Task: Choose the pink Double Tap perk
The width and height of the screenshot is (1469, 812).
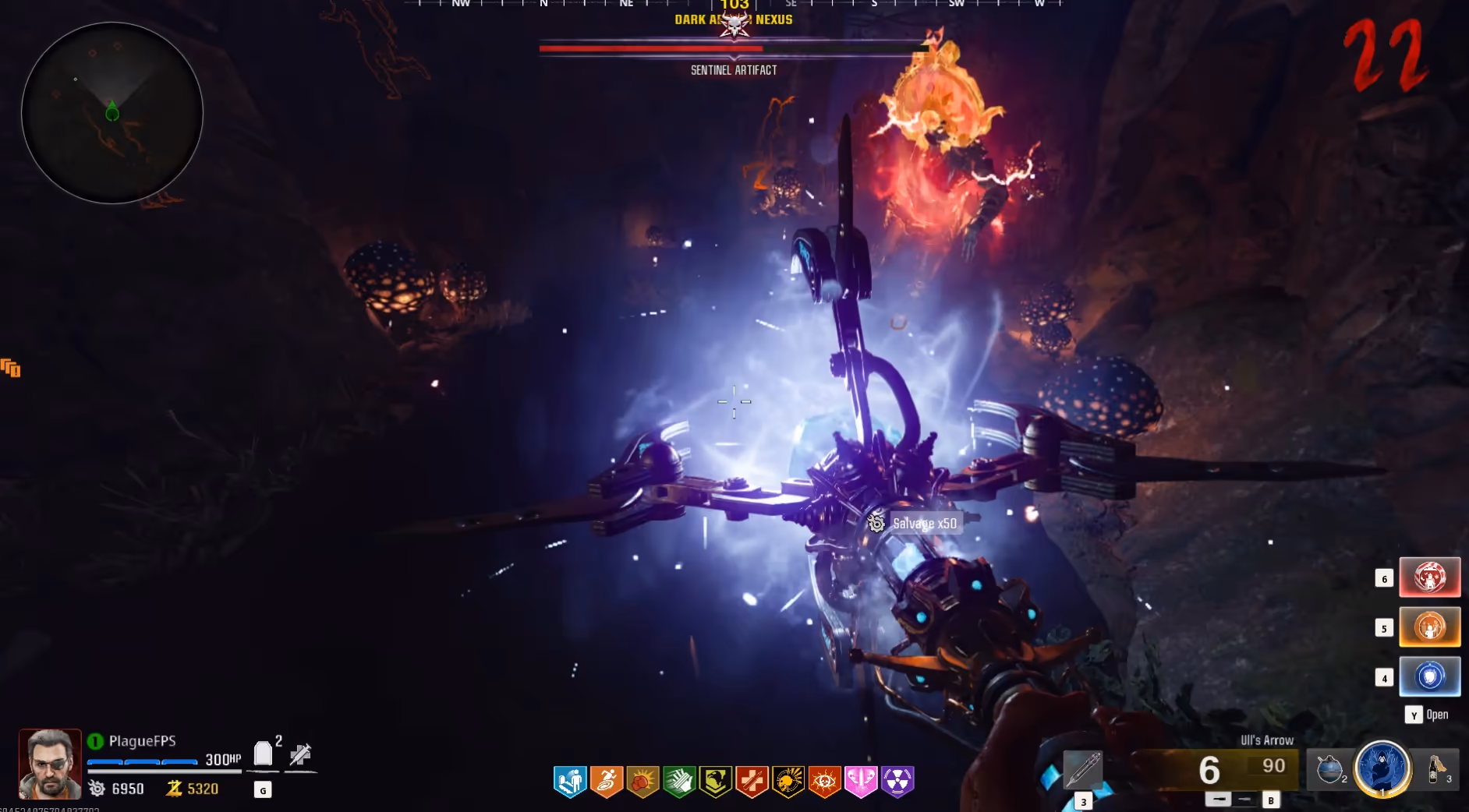Action: point(861,781)
